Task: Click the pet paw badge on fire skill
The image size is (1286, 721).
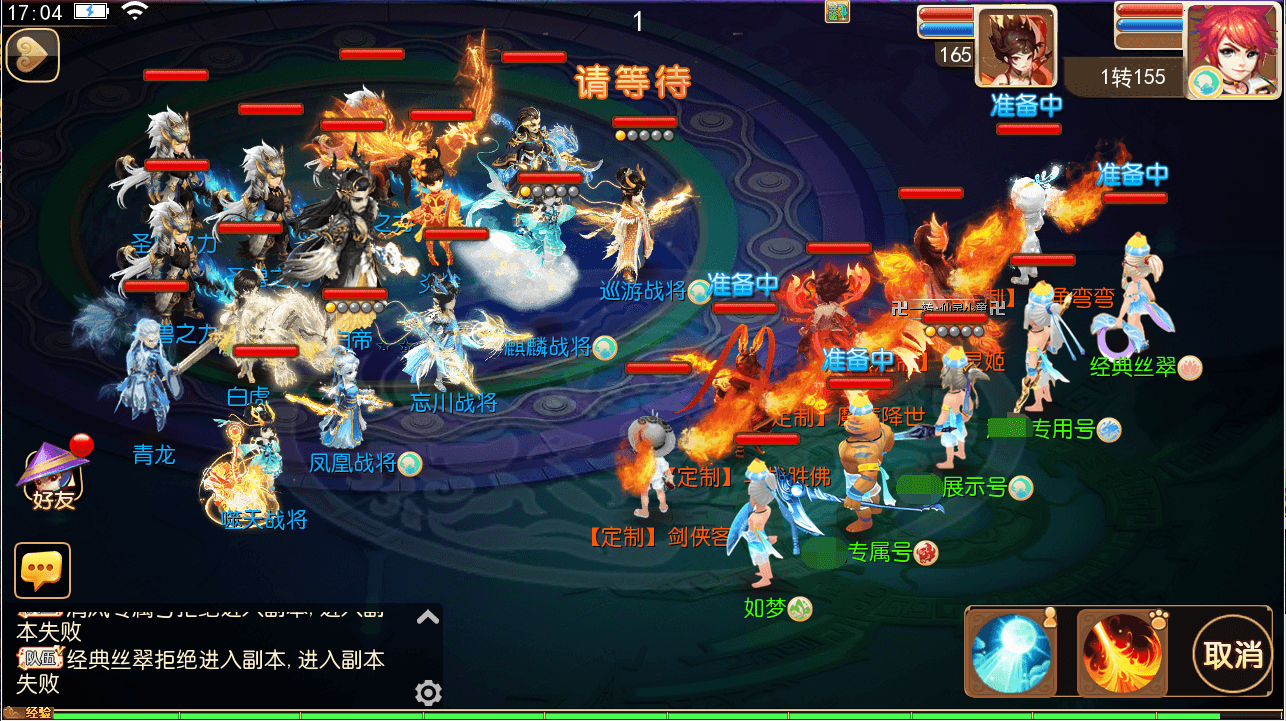Action: click(1157, 618)
